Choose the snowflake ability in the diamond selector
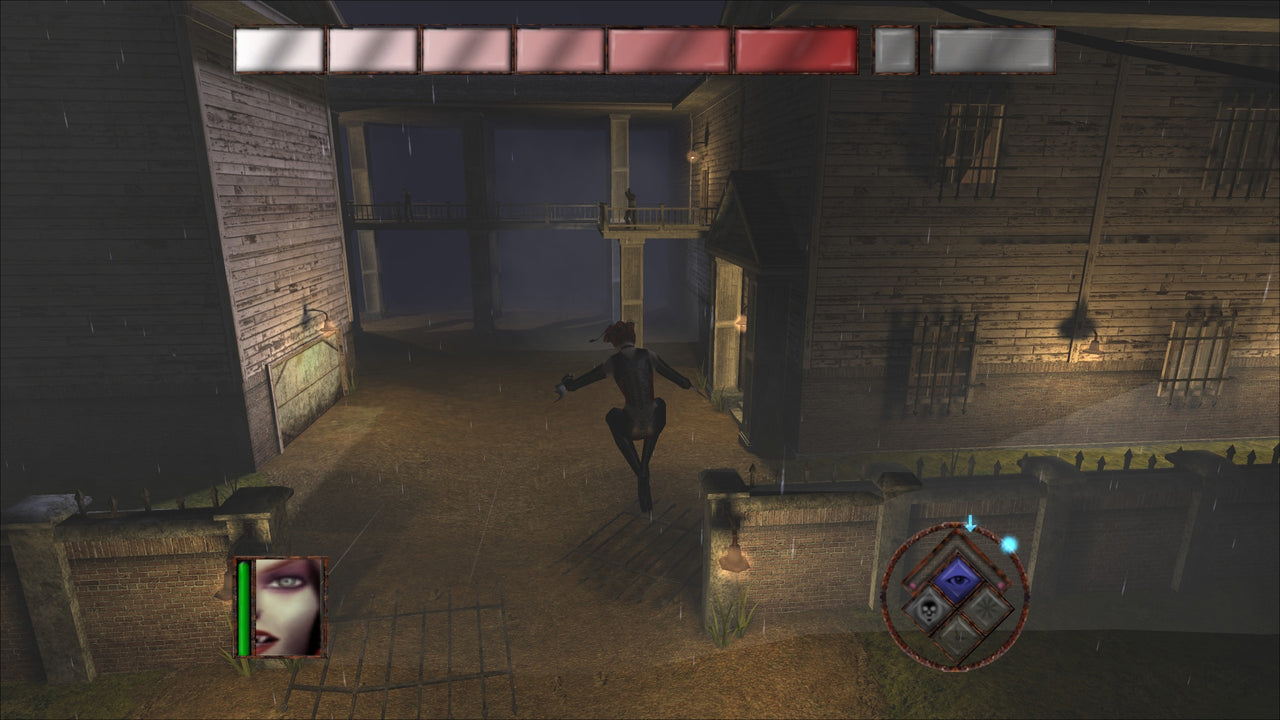 click(985, 609)
